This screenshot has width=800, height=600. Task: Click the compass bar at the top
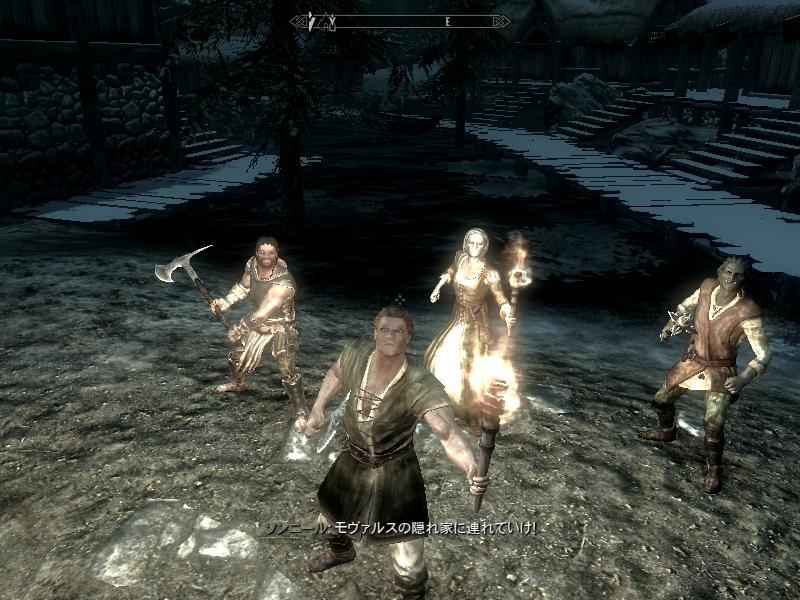pos(400,20)
